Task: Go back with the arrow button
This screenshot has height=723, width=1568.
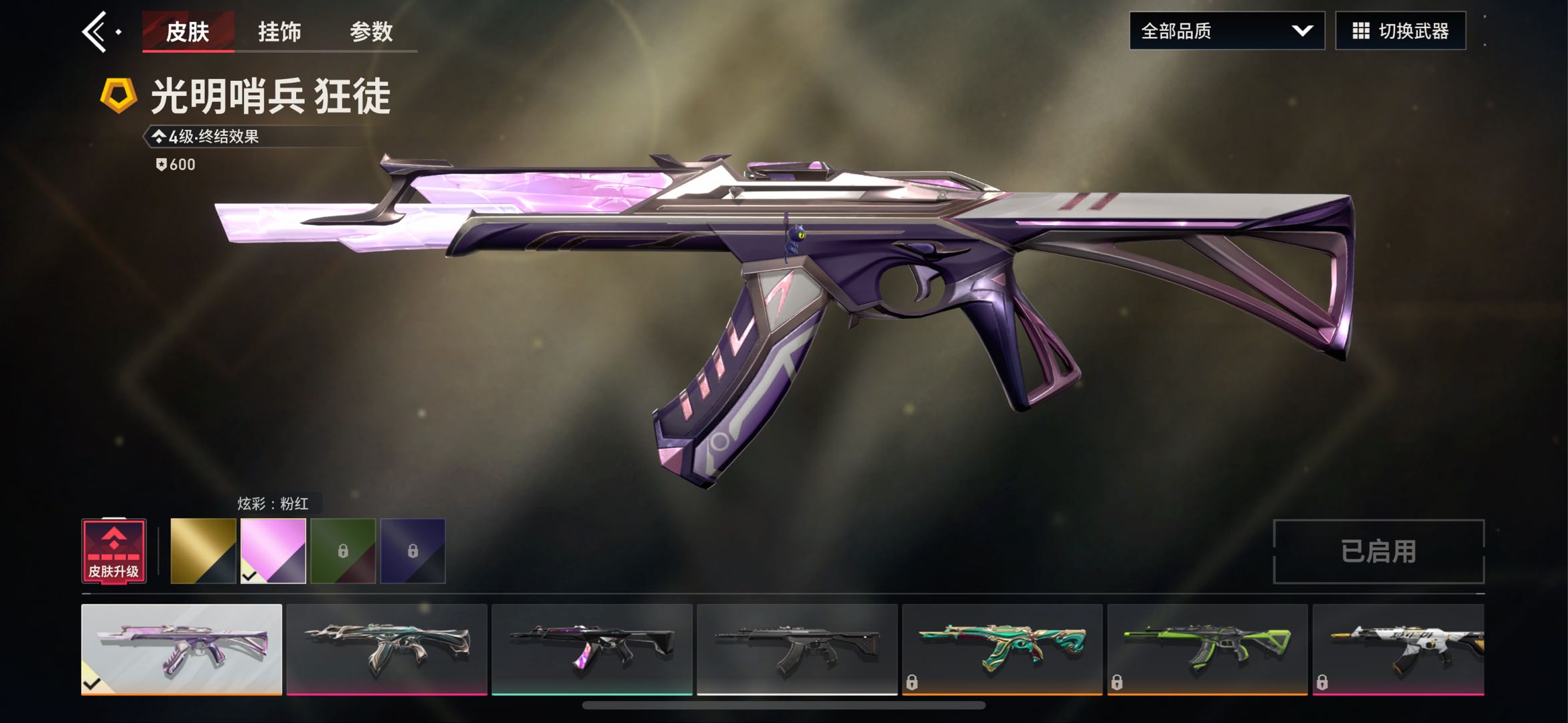Action: (x=96, y=31)
